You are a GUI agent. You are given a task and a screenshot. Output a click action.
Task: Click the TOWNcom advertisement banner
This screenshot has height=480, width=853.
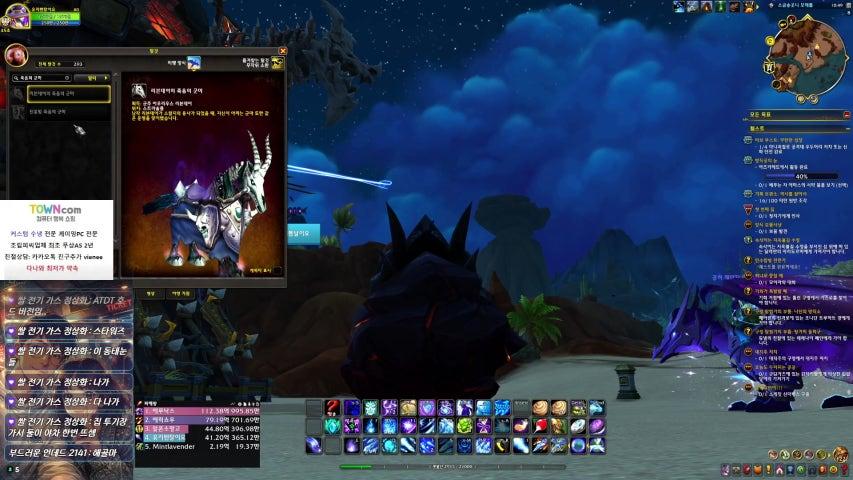point(56,240)
